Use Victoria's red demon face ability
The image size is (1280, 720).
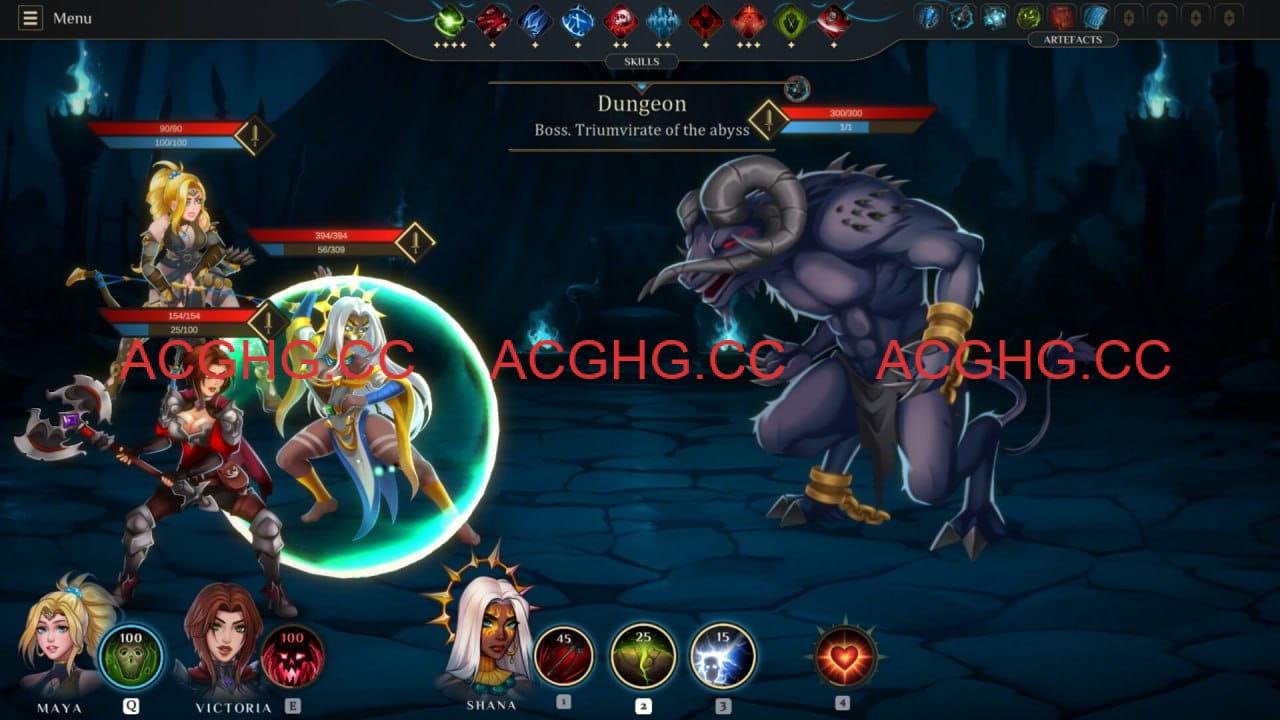[293, 656]
